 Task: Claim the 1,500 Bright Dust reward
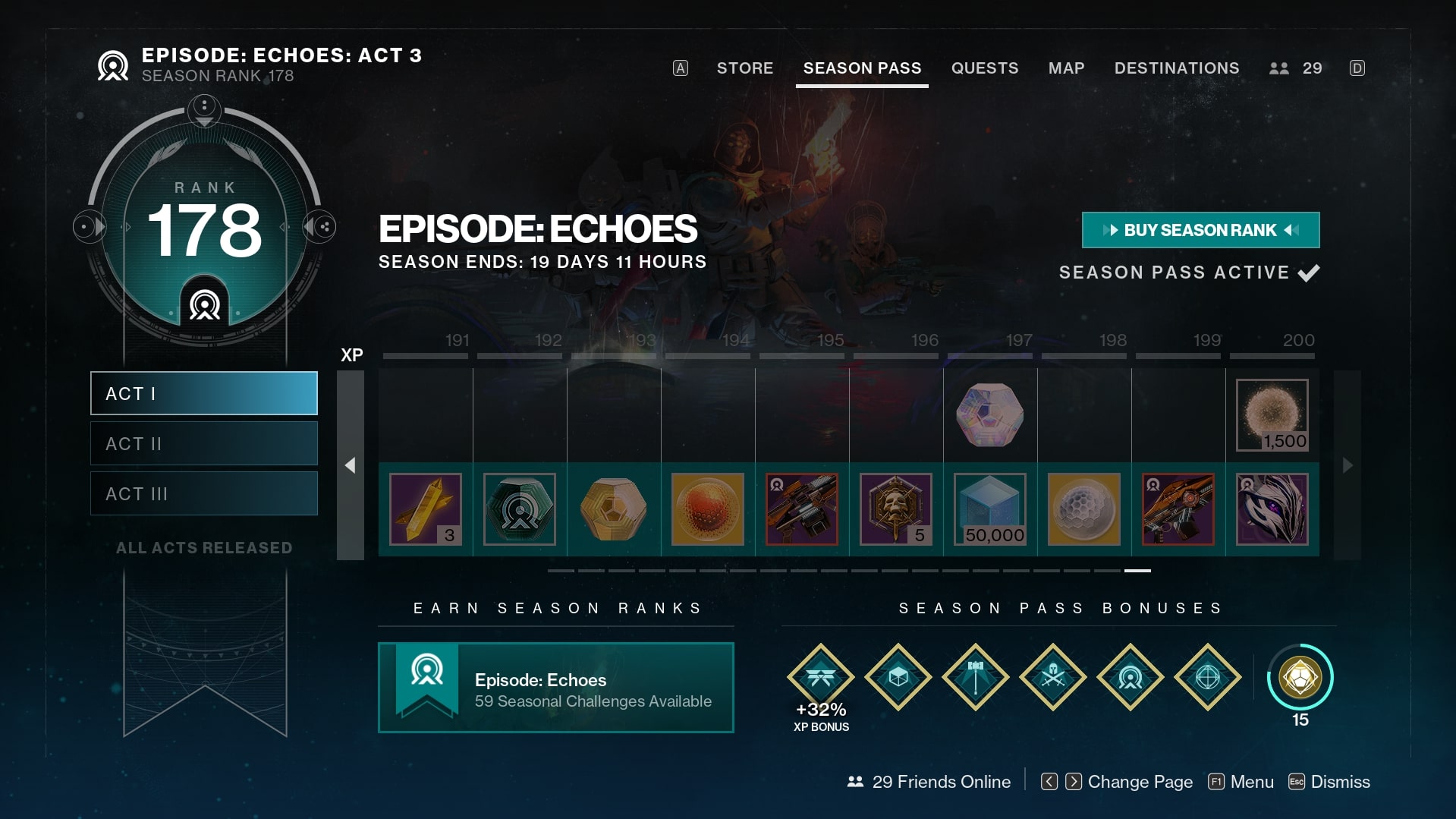pos(1272,415)
